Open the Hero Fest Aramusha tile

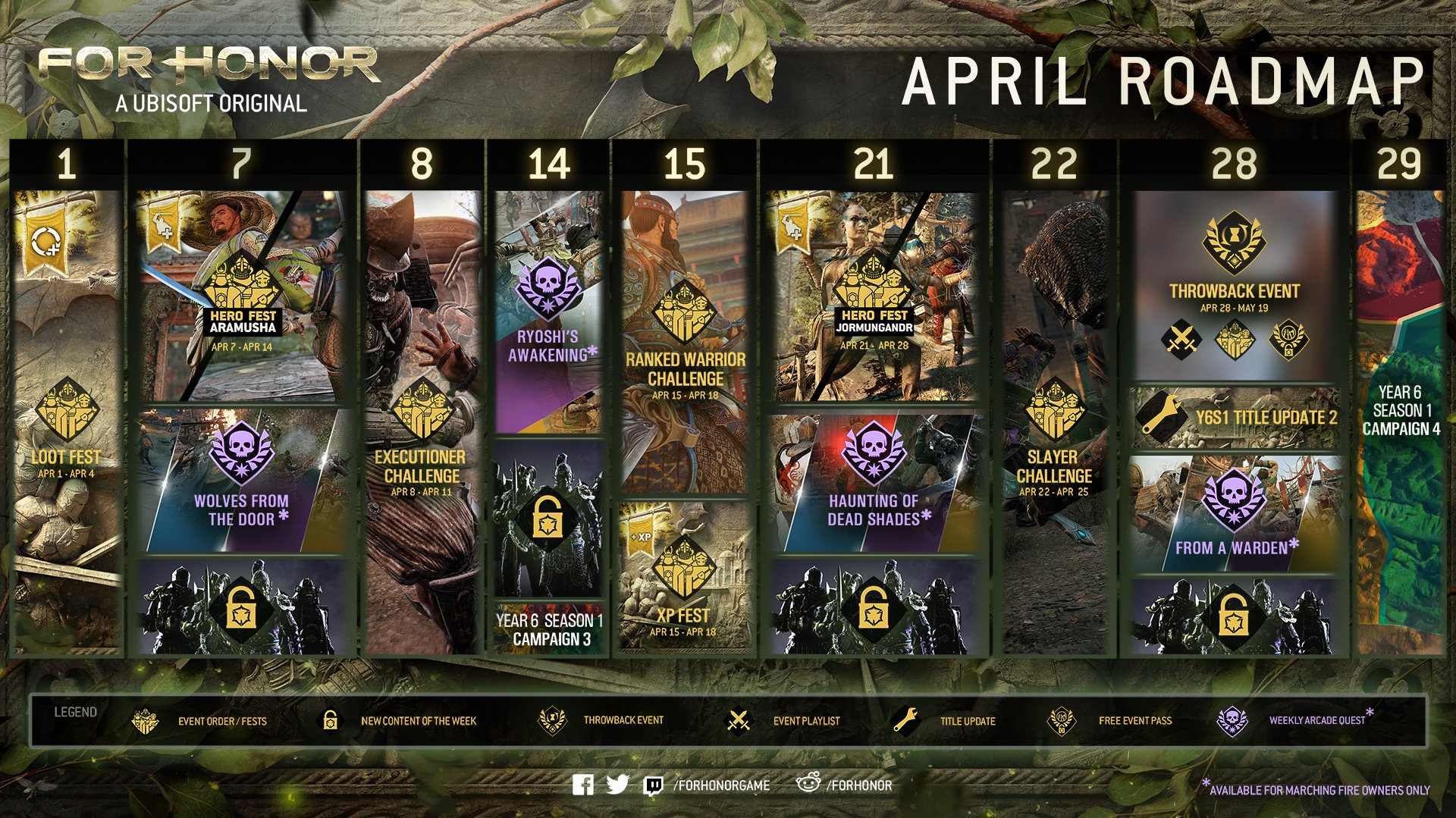tap(243, 296)
